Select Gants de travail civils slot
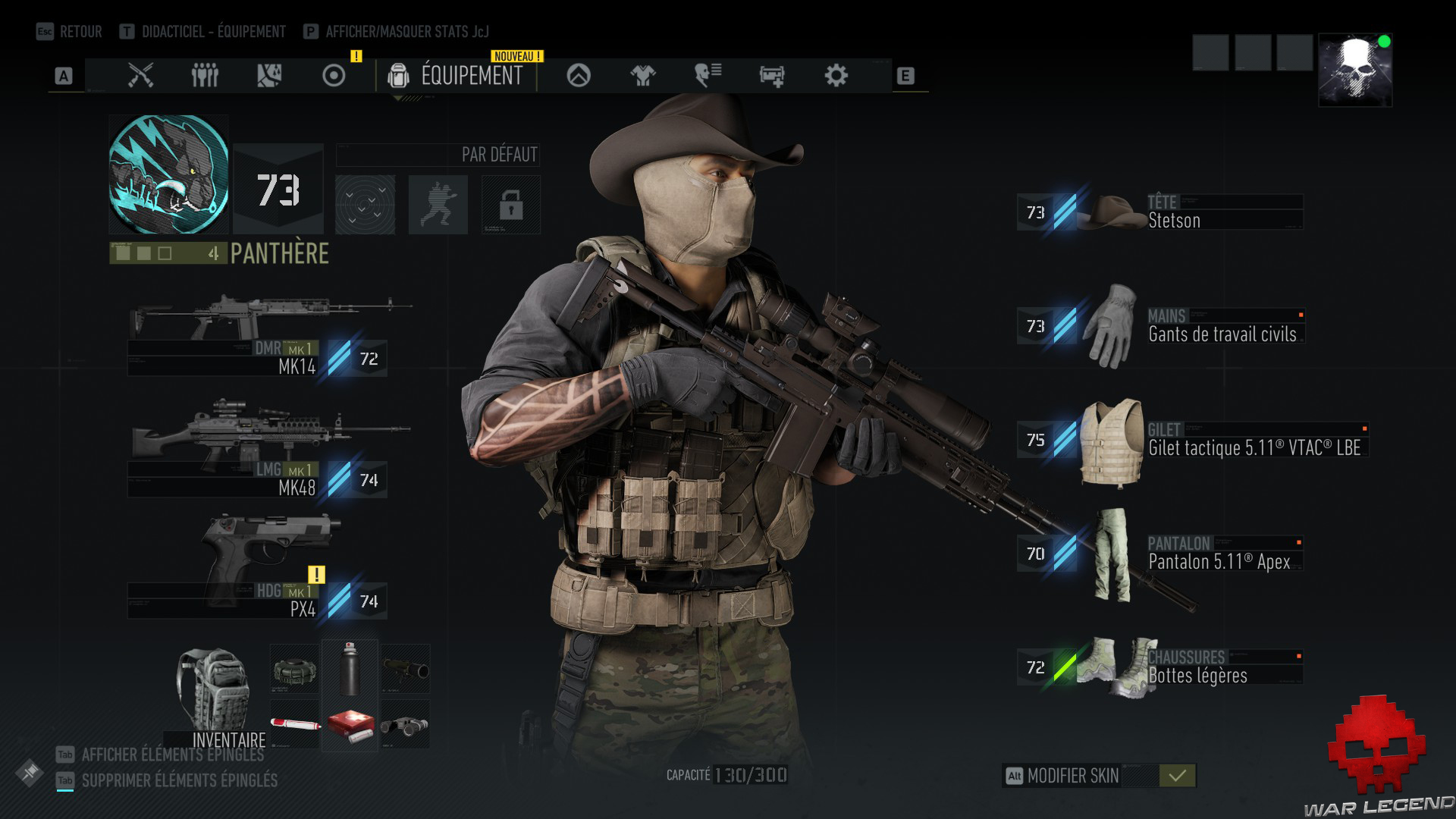The image size is (1456, 819). [1160, 326]
